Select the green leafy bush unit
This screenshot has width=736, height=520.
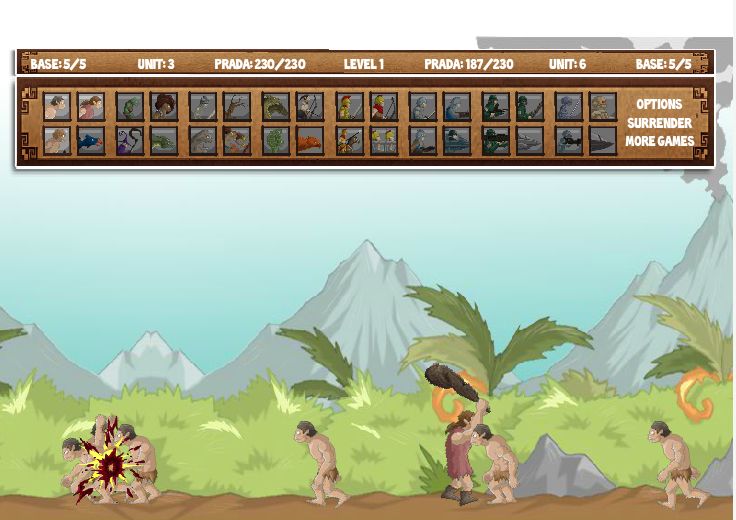click(276, 141)
